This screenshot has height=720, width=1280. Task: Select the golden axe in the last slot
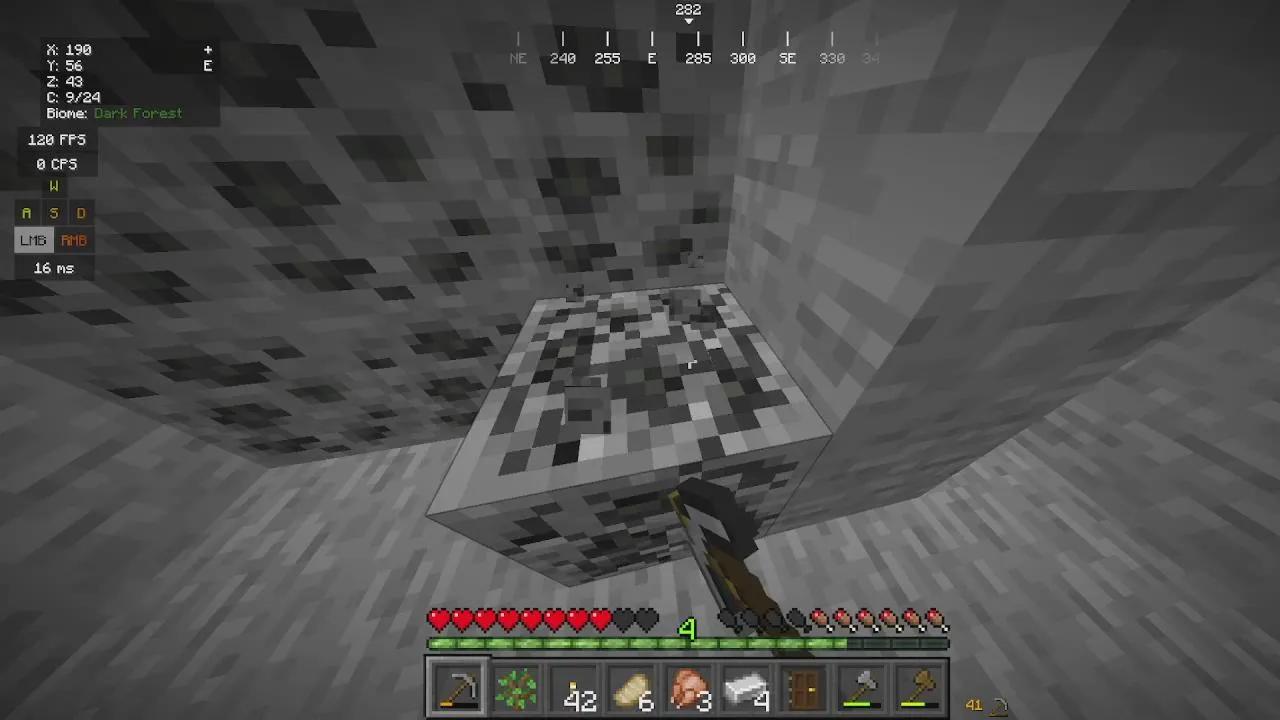click(920, 688)
